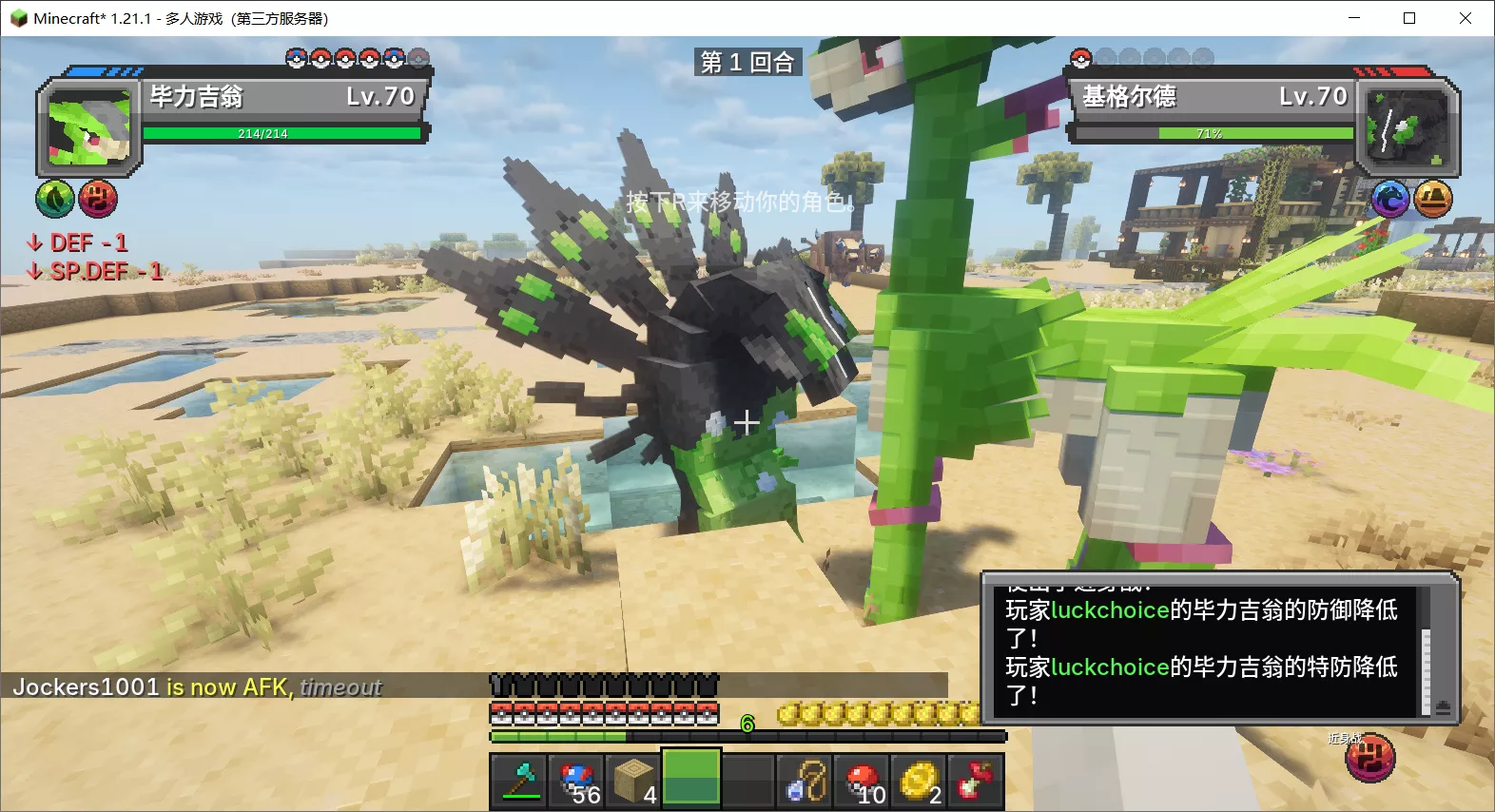Select the green block hotbar slot

coord(691,781)
